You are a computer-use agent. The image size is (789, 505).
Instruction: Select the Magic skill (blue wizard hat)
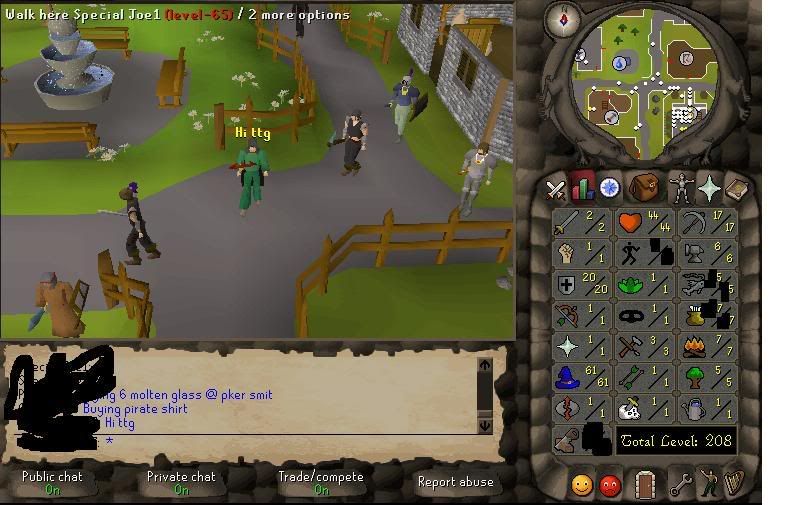(582, 378)
